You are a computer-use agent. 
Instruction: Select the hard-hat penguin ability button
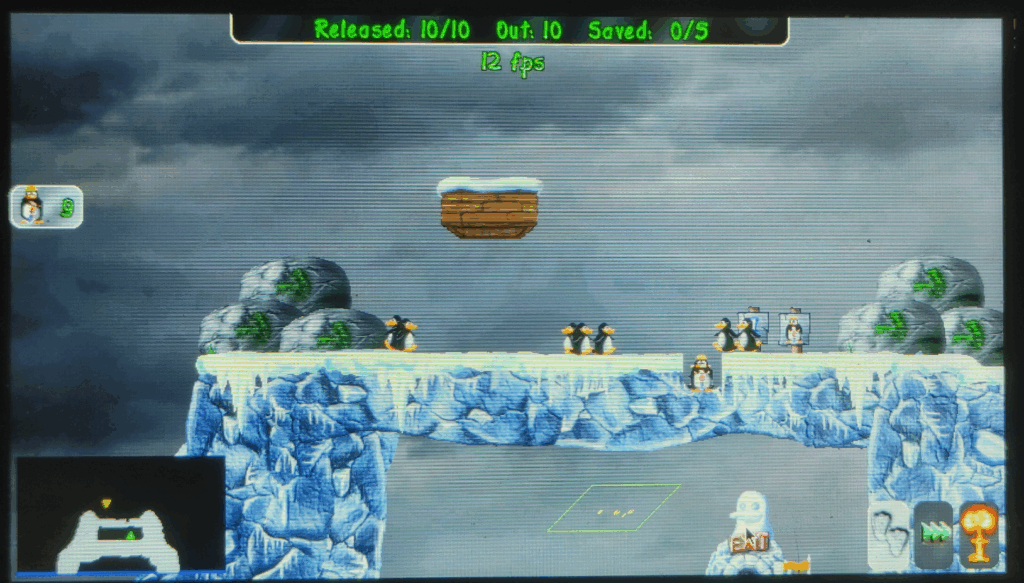46,207
